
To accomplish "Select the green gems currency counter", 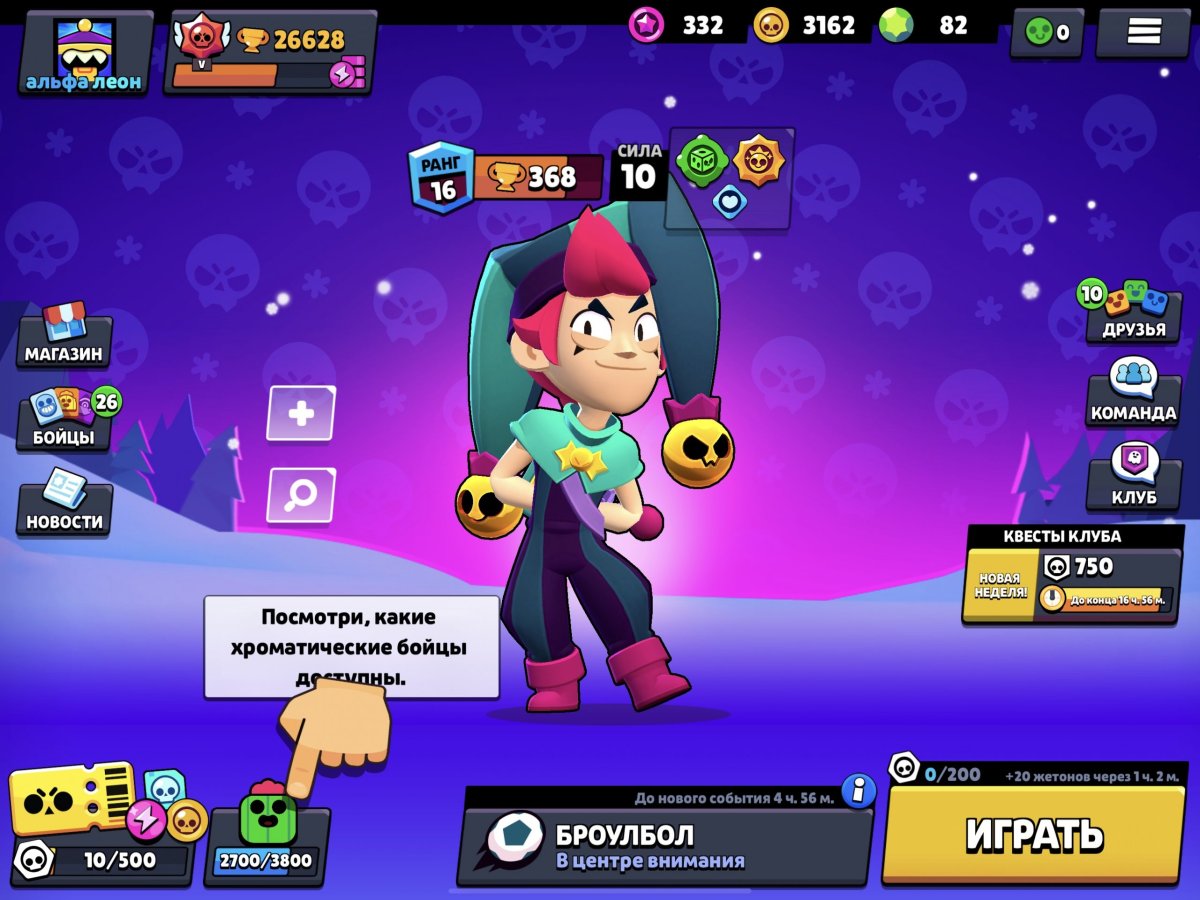I will coord(935,26).
